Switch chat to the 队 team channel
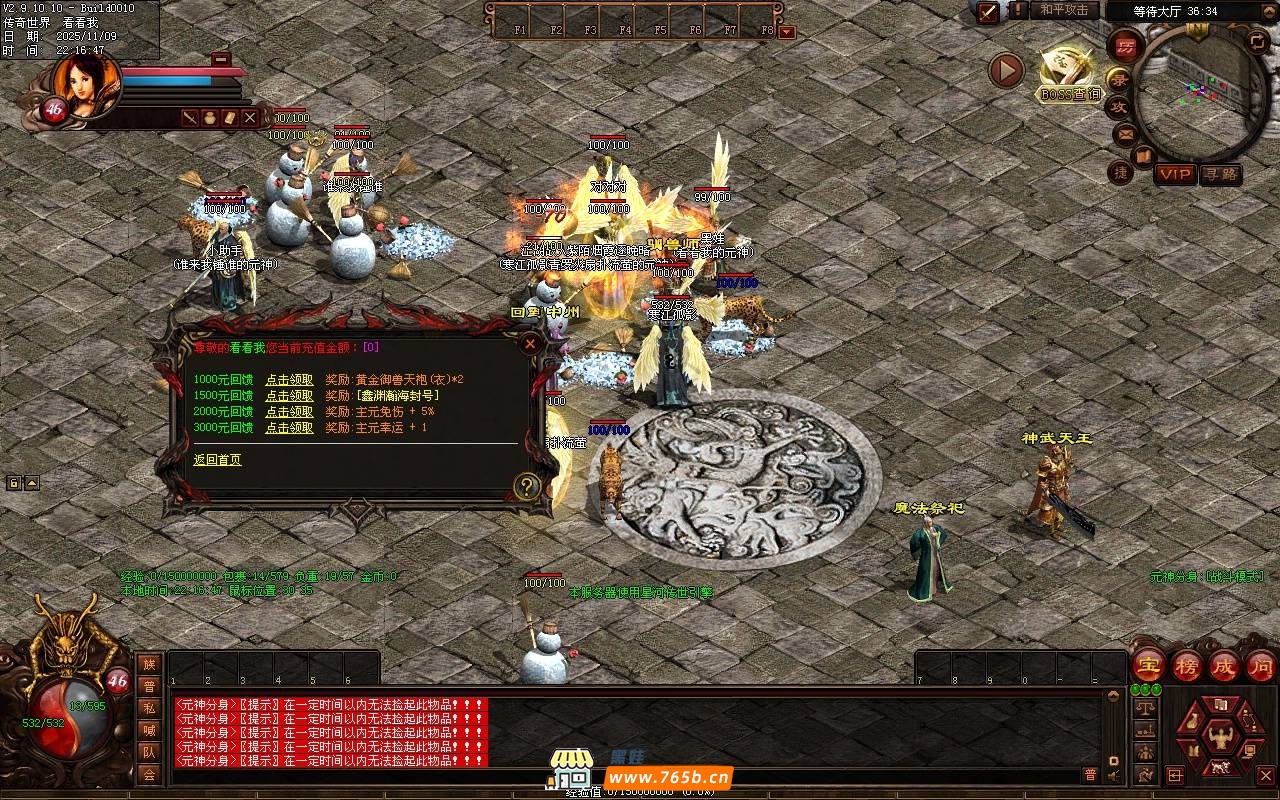 pyautogui.click(x=149, y=752)
